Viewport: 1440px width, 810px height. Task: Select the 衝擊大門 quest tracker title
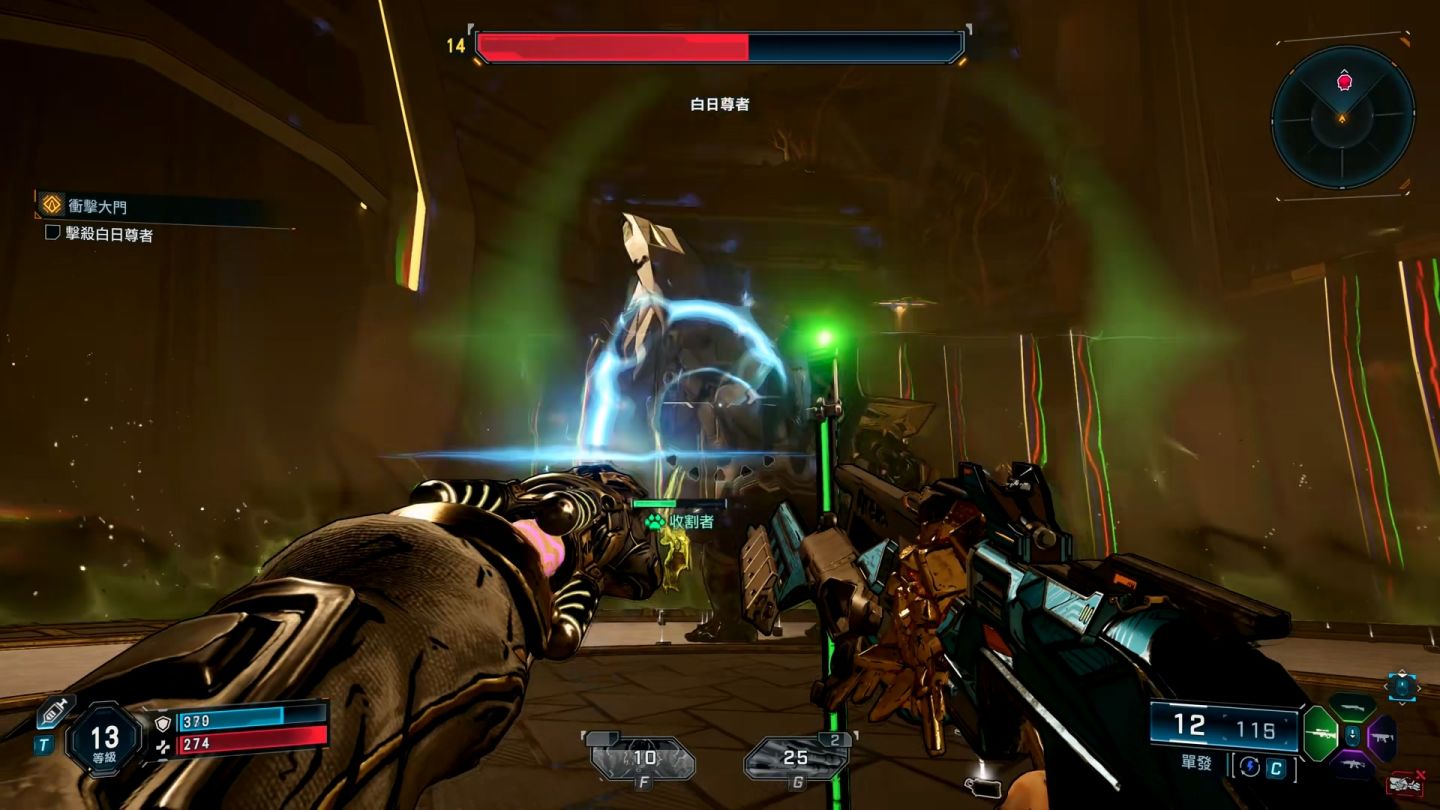coord(98,207)
